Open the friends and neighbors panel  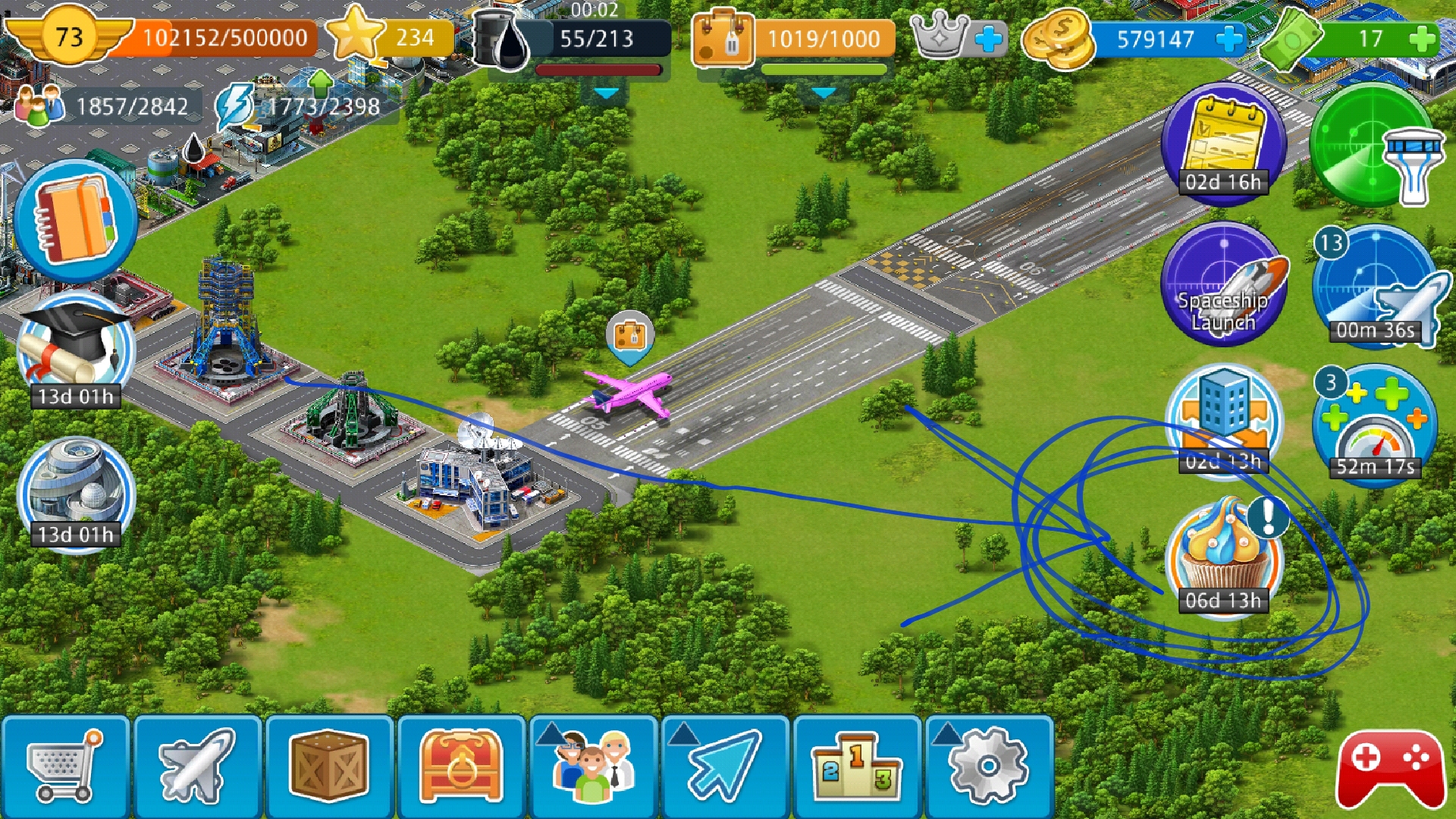point(593,767)
